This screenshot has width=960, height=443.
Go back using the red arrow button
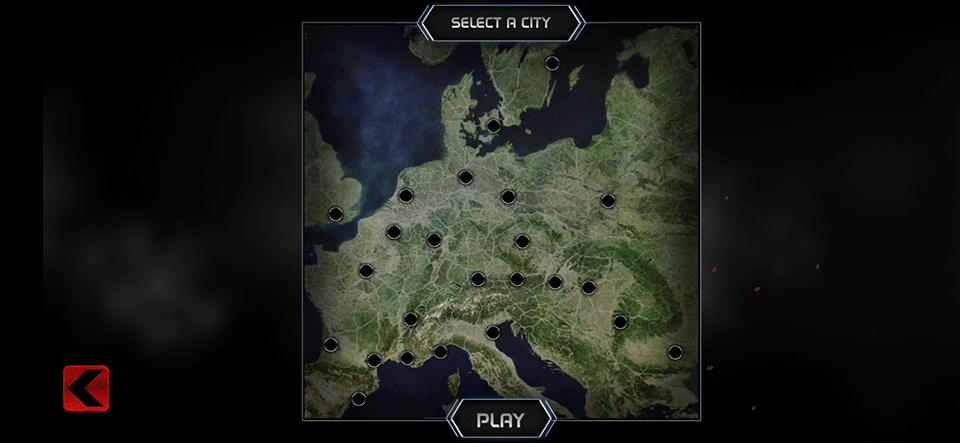(x=86, y=388)
